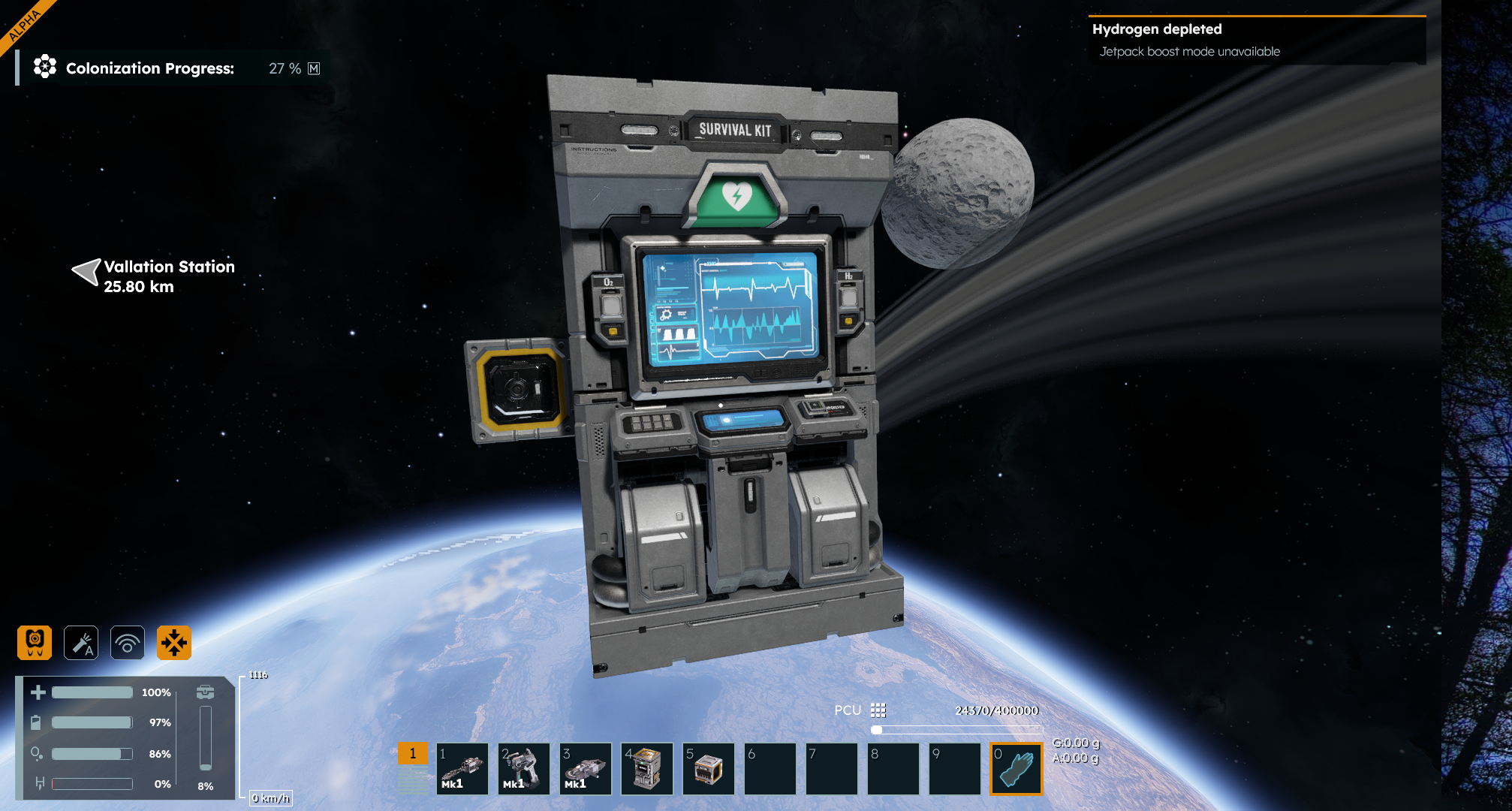
Task: Select the Mk1 grinder in slot 3
Action: pos(586,769)
